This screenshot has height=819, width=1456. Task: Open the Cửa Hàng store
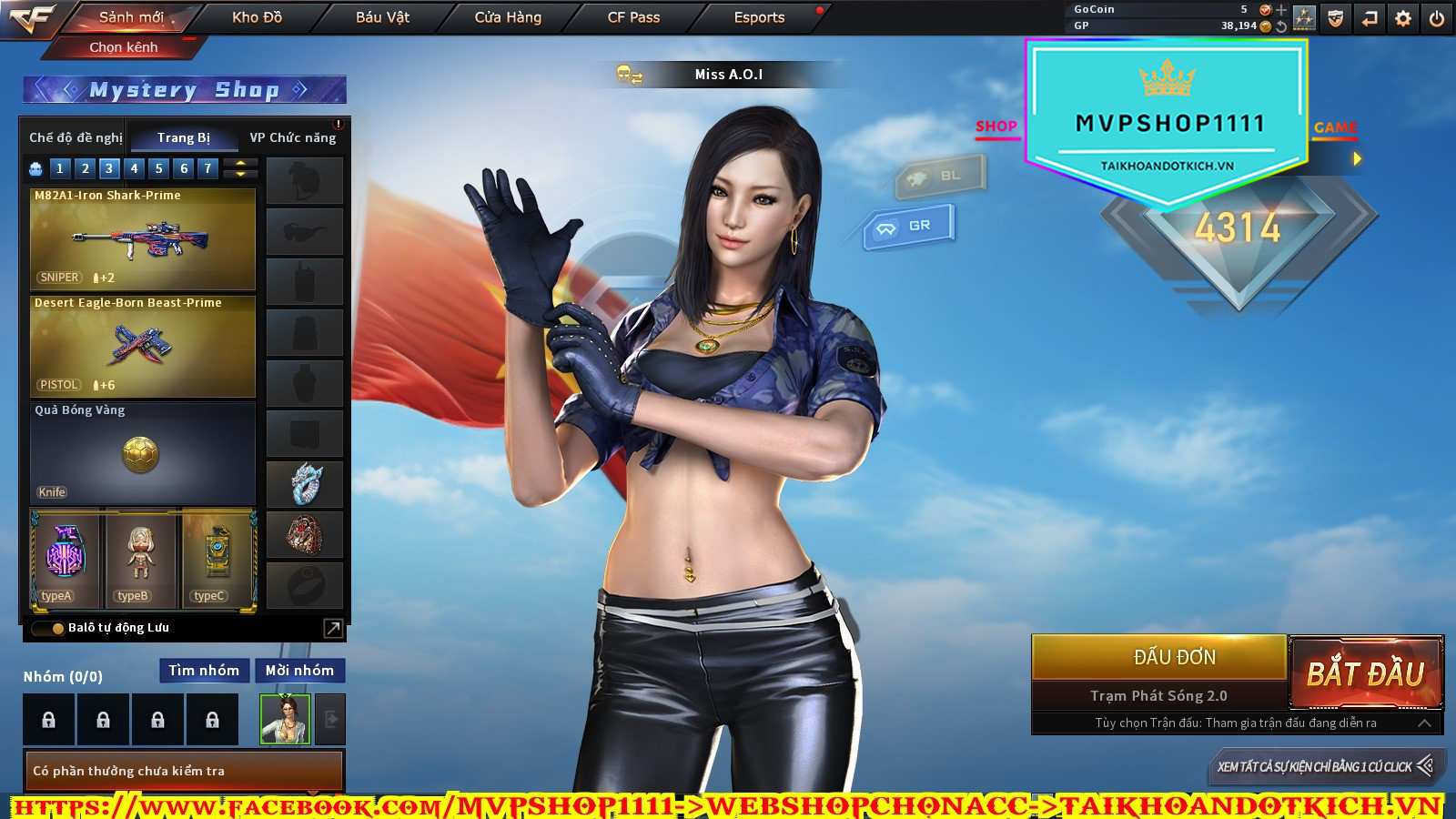[x=508, y=17]
